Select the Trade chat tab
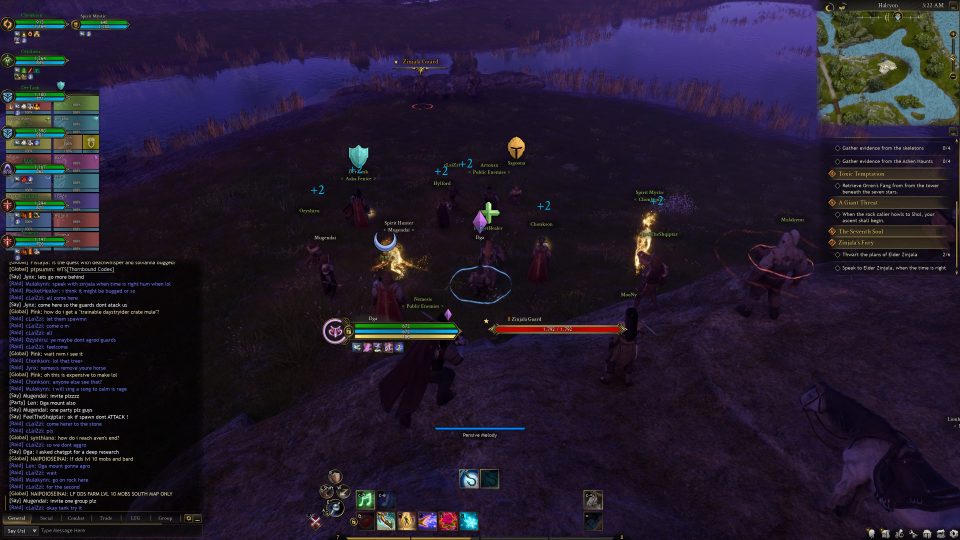 (105, 518)
